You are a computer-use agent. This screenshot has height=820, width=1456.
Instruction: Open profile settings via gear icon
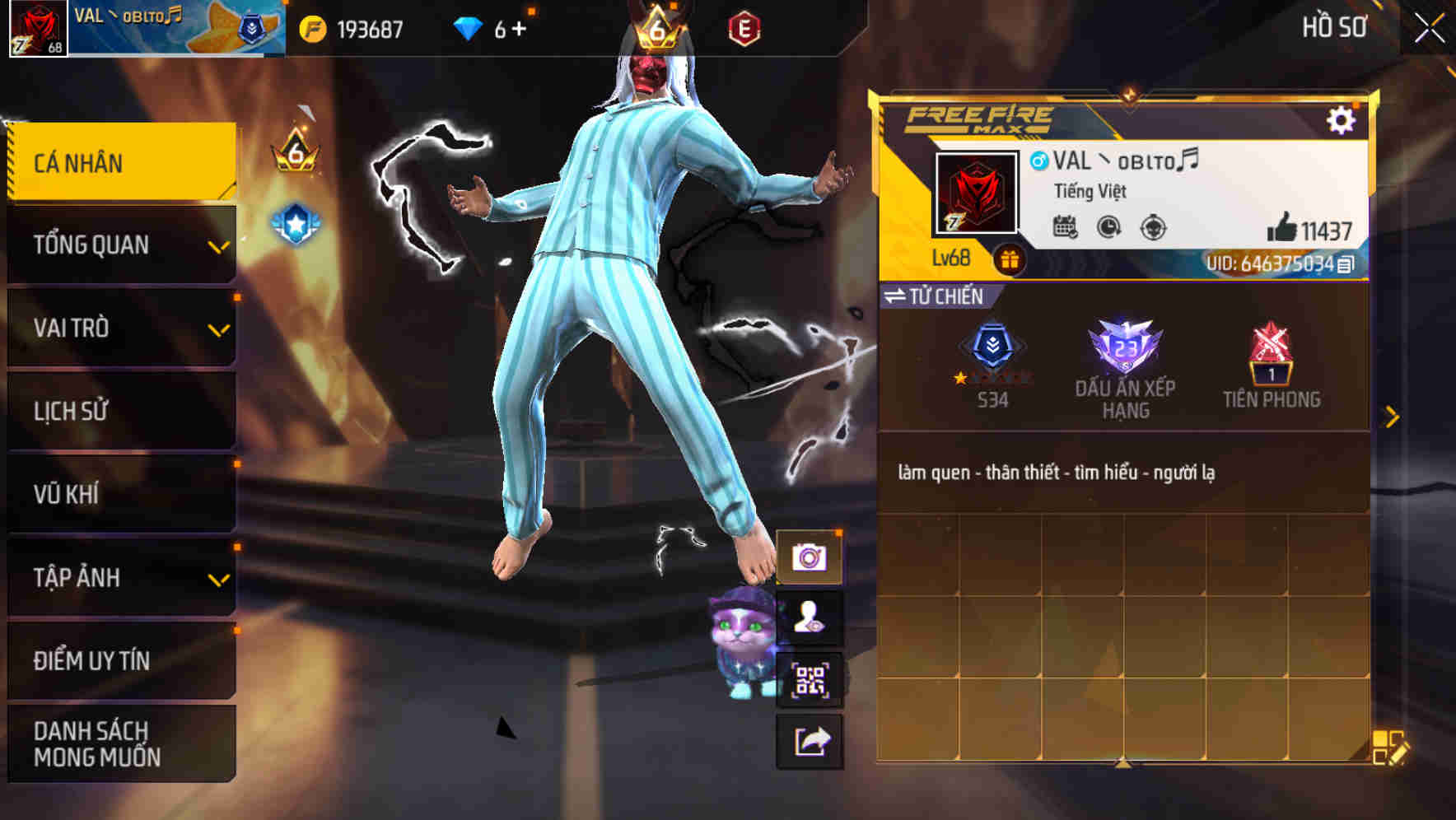pos(1342,119)
